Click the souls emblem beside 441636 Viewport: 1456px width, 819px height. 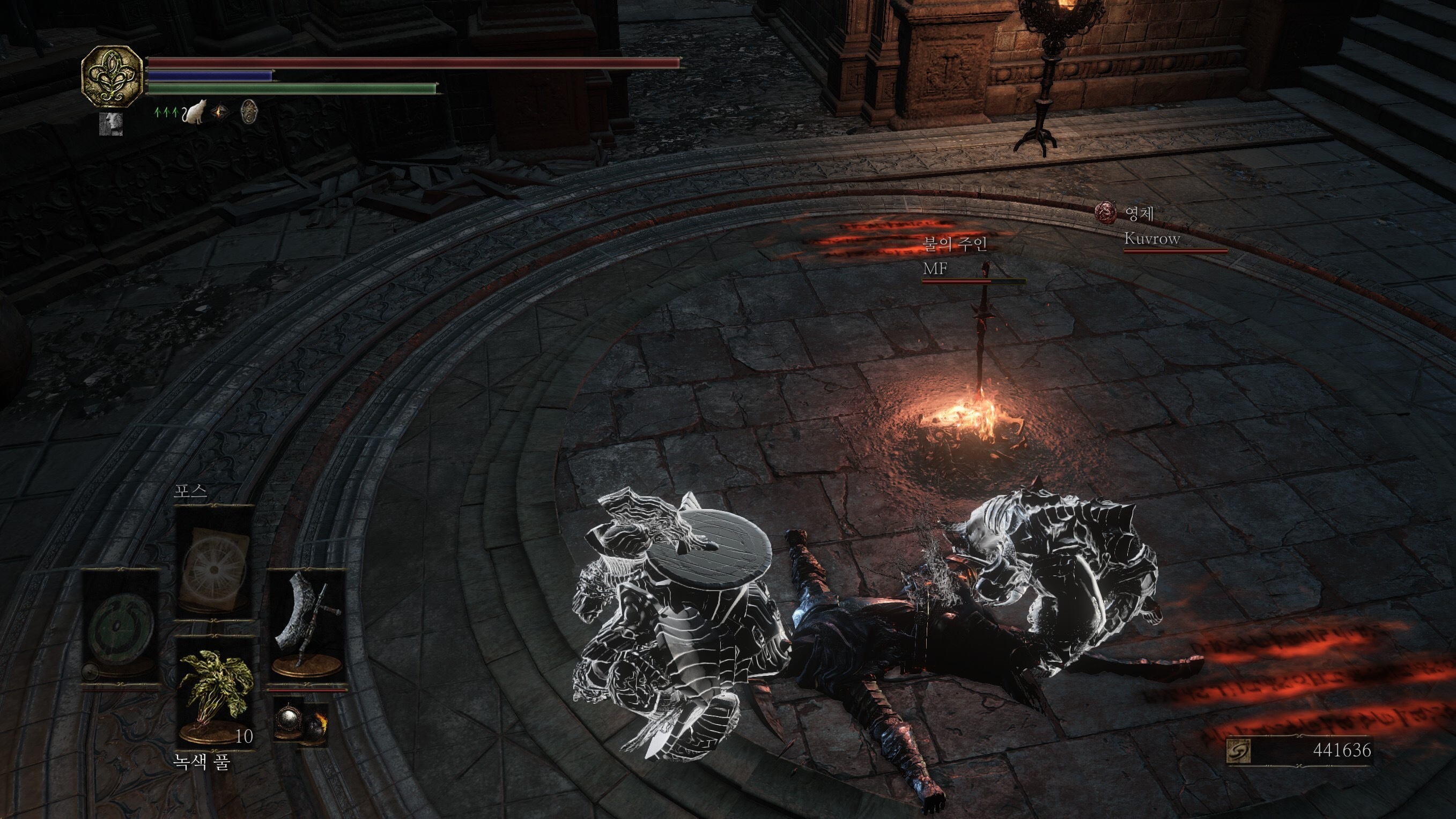click(x=1238, y=751)
